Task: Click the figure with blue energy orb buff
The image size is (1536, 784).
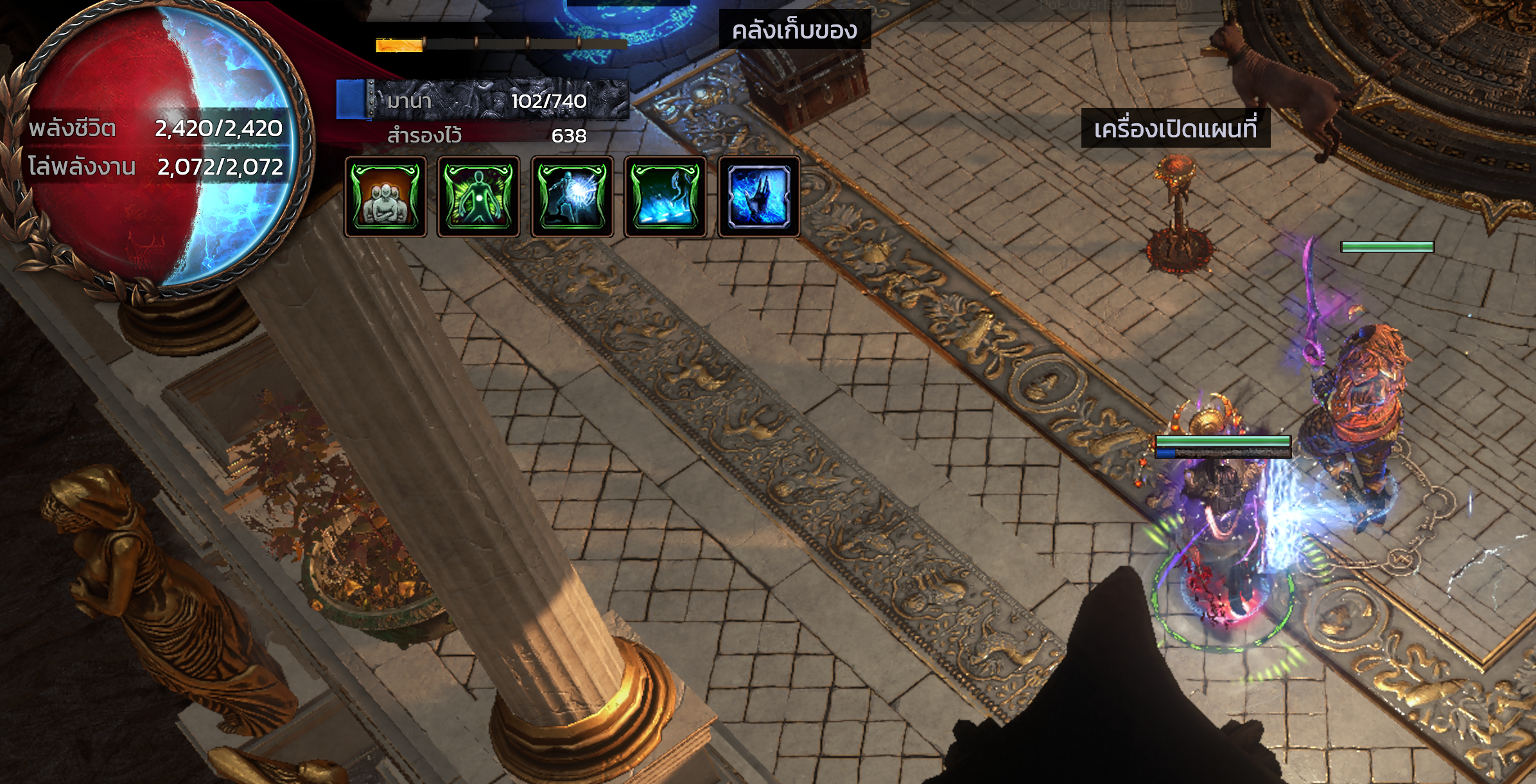Action: click(572, 196)
